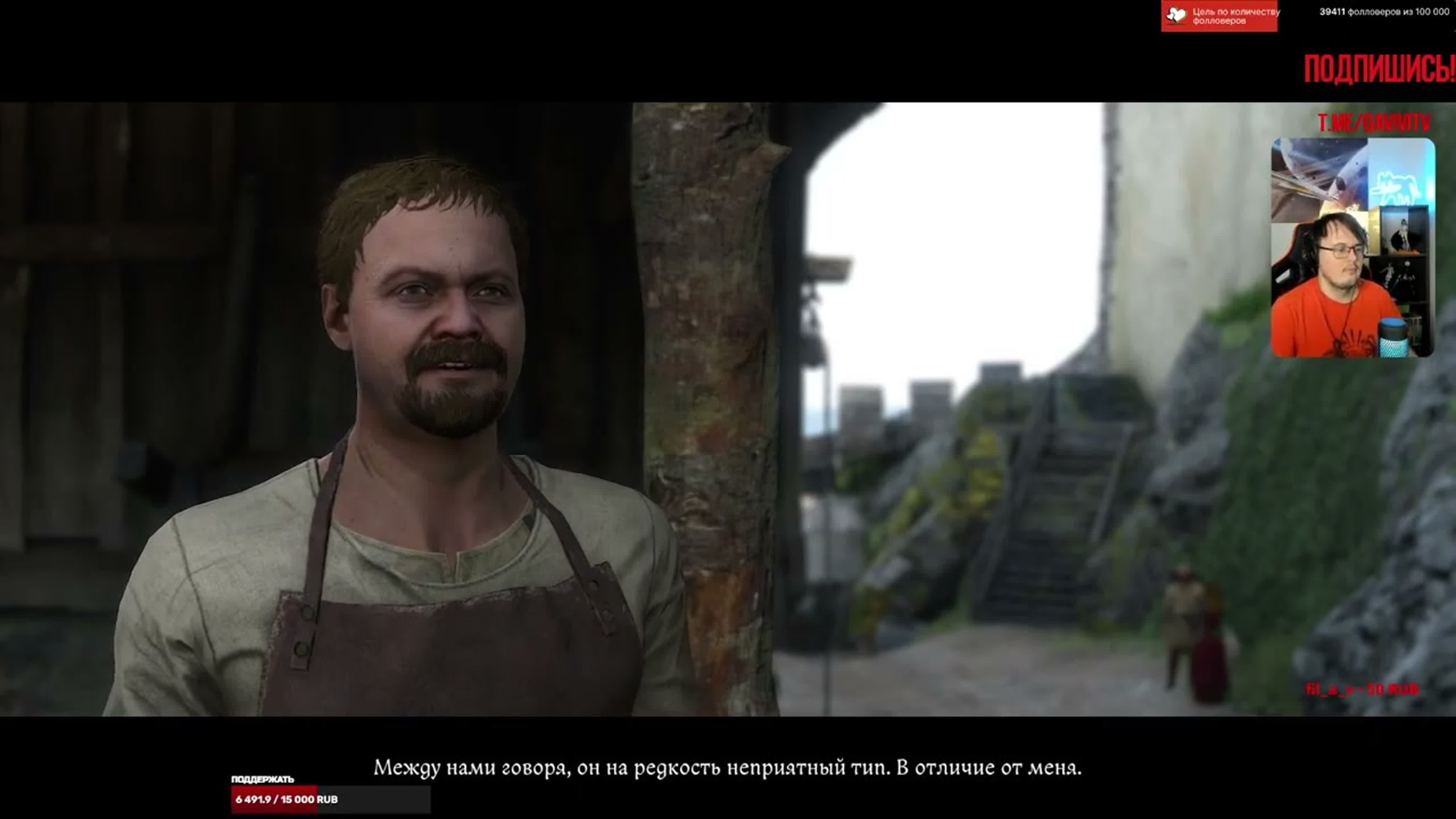Click the red follower goal widget
The height and width of the screenshot is (819, 1456).
[x=1219, y=16]
